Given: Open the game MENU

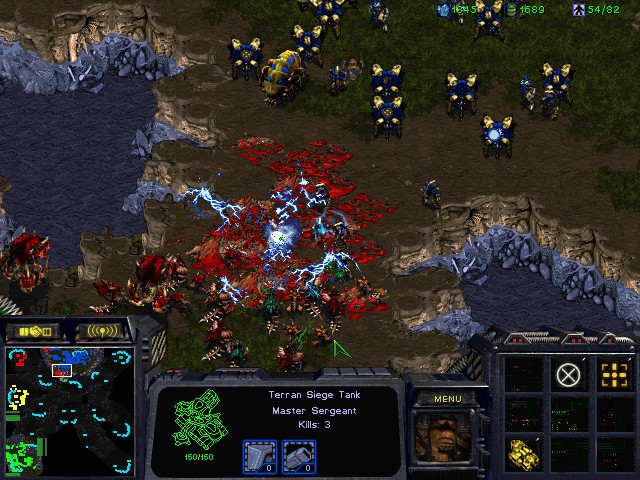Looking at the screenshot, I should [447, 399].
